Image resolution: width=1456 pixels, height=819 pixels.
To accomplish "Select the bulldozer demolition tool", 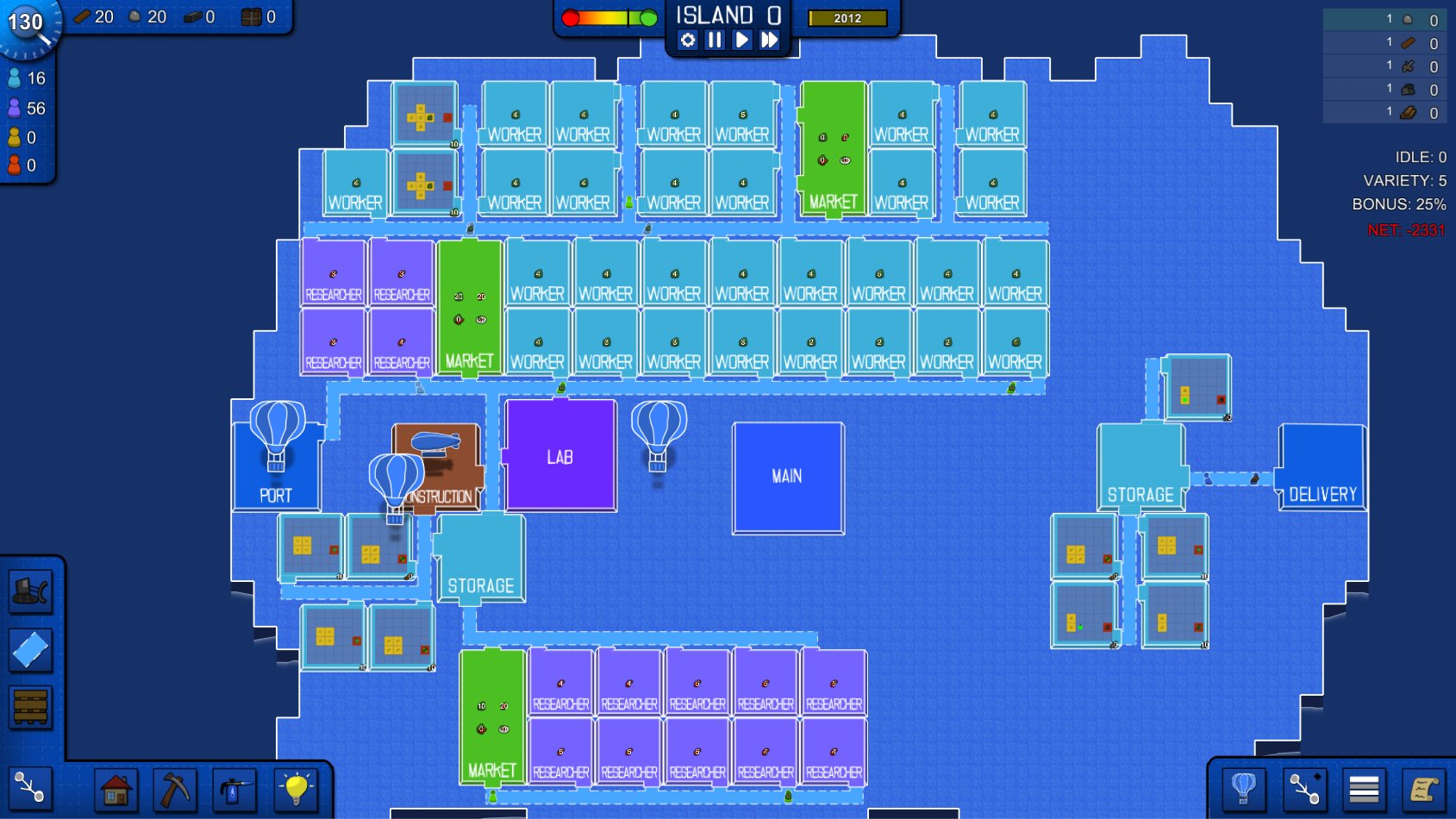I will click(x=31, y=591).
